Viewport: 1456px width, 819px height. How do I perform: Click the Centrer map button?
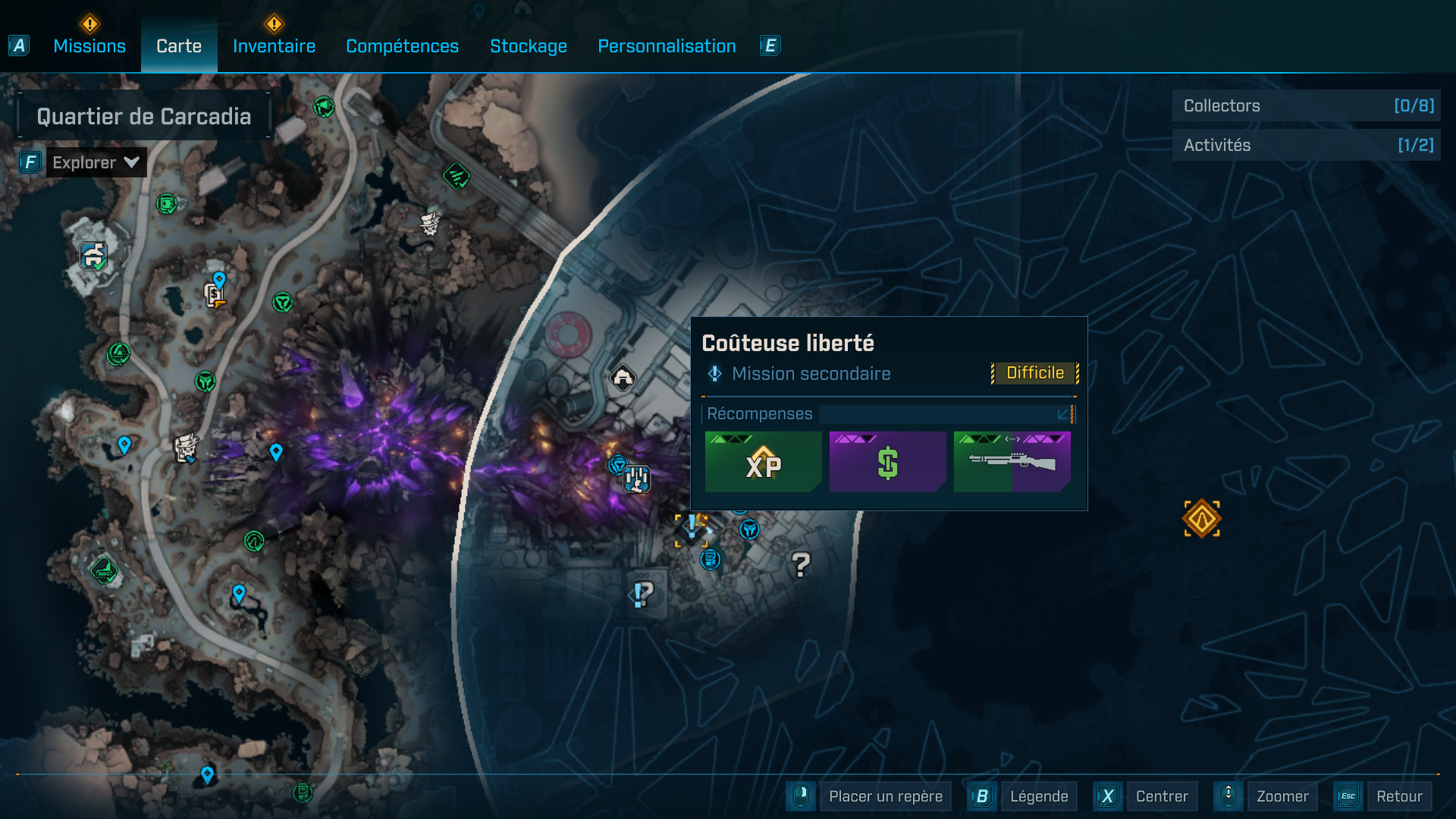pos(1162,796)
